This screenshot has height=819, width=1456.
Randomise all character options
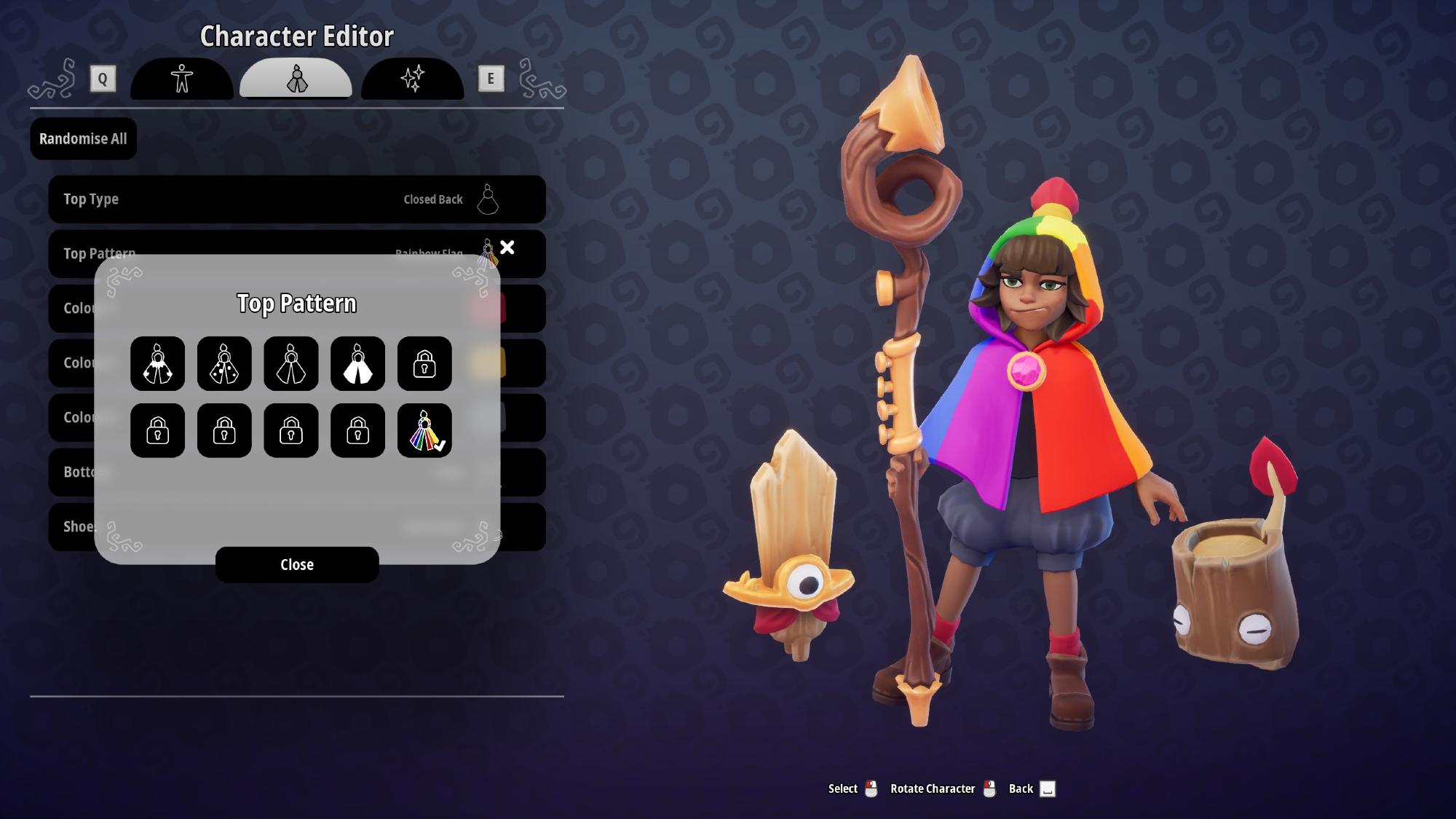click(x=83, y=139)
